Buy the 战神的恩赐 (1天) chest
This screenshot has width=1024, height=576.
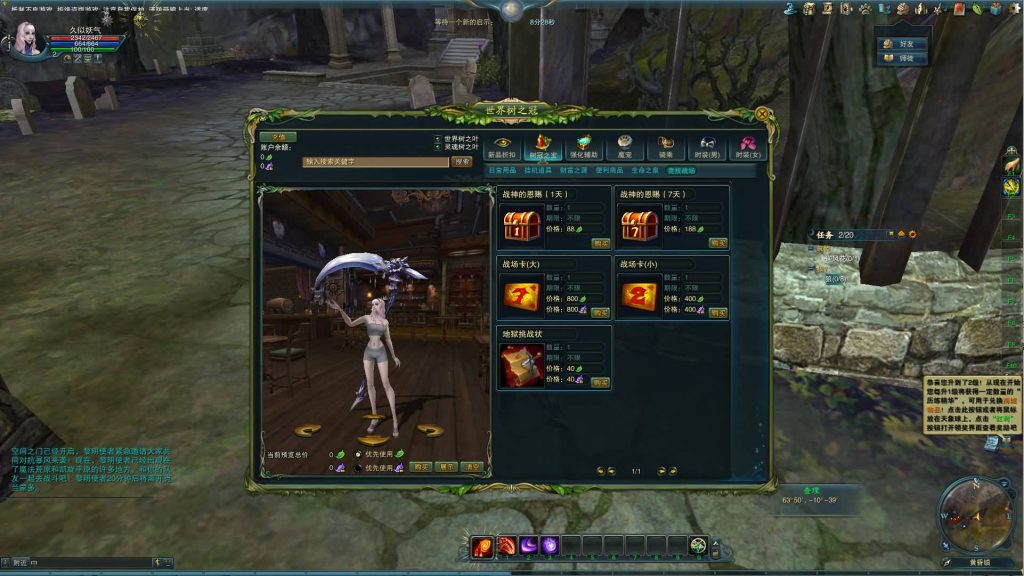coord(600,243)
